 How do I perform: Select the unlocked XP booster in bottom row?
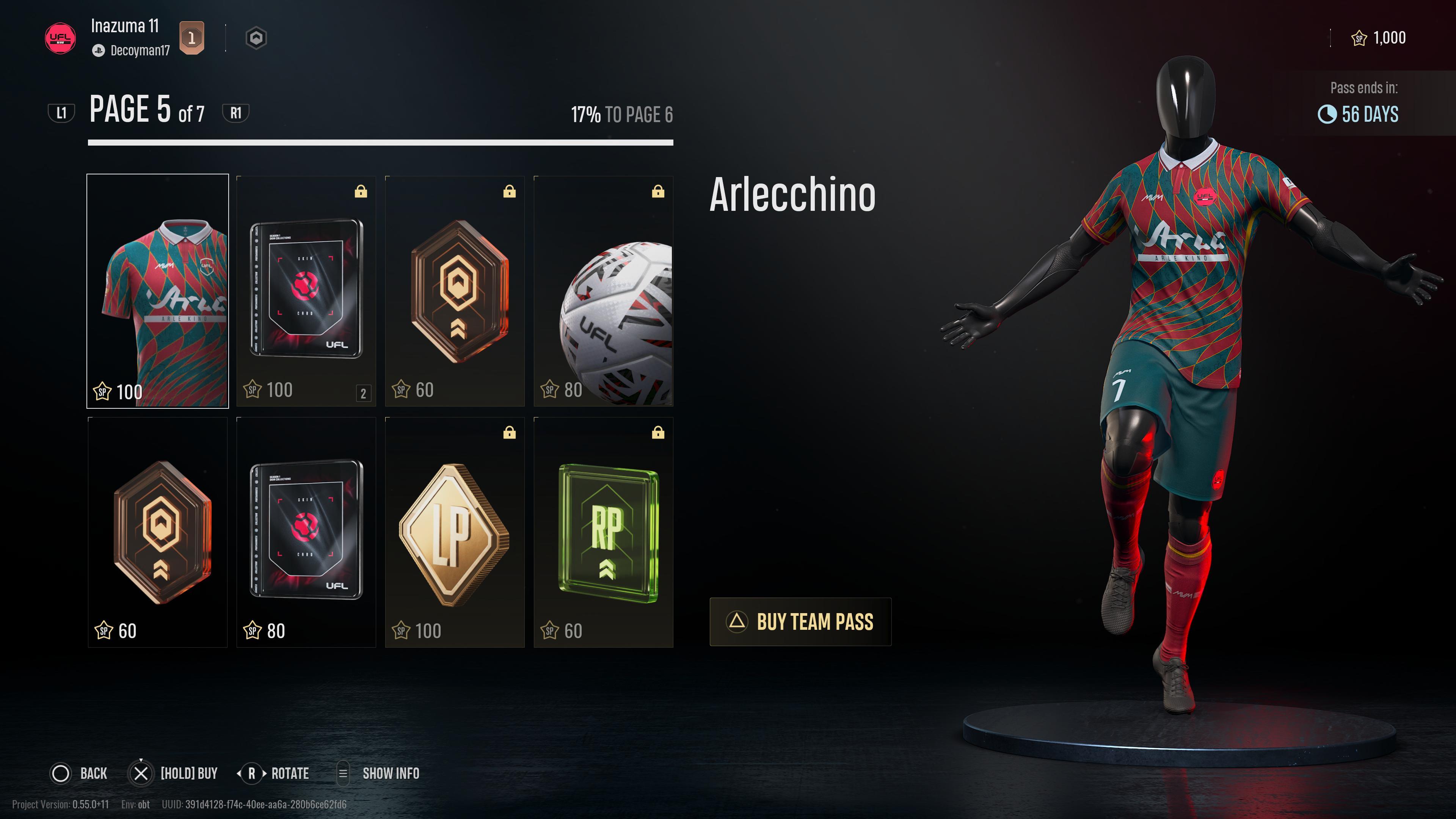[157, 531]
